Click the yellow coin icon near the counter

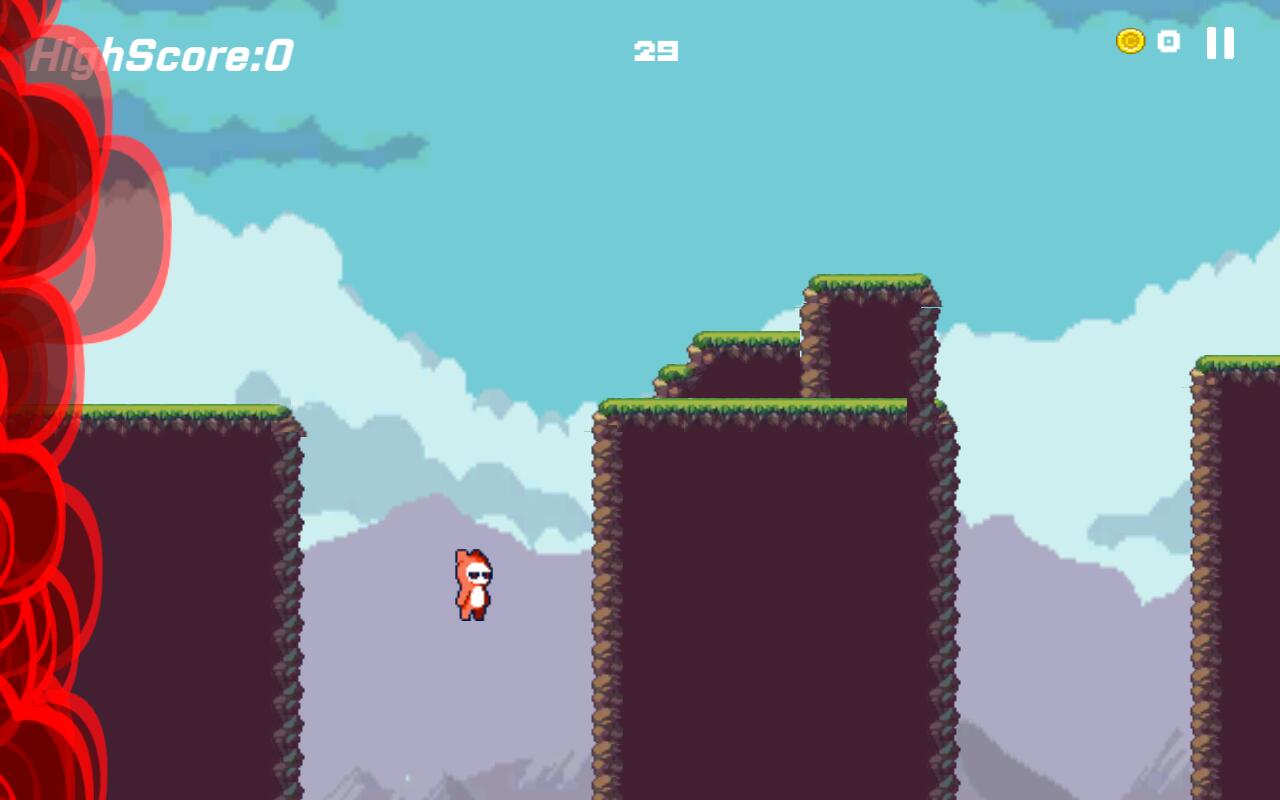tap(1129, 39)
